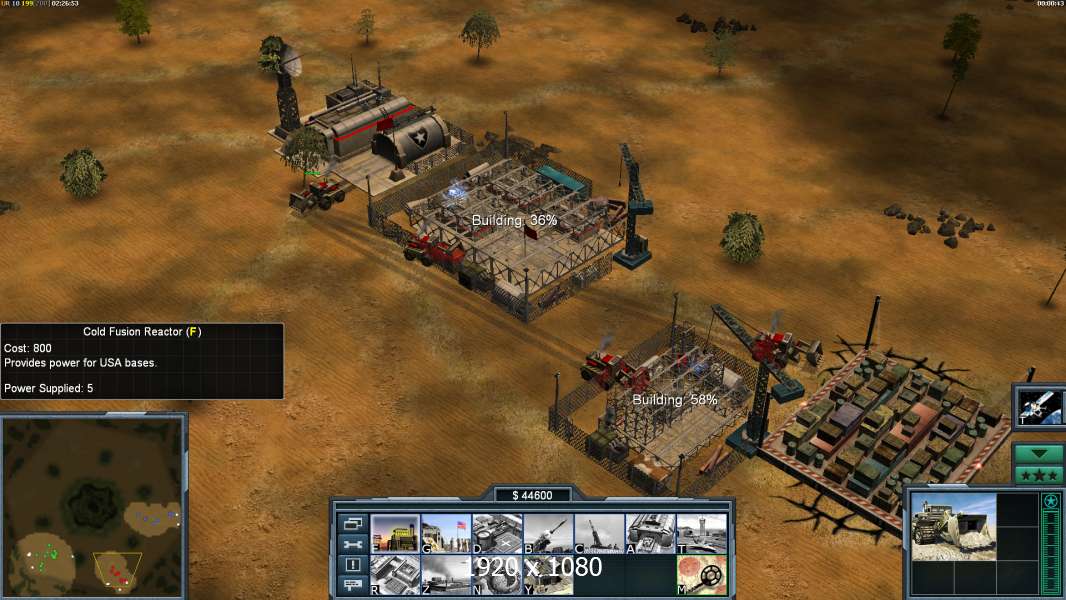Choose the Supply Center build icon
The height and width of the screenshot is (600, 1066).
click(x=497, y=534)
